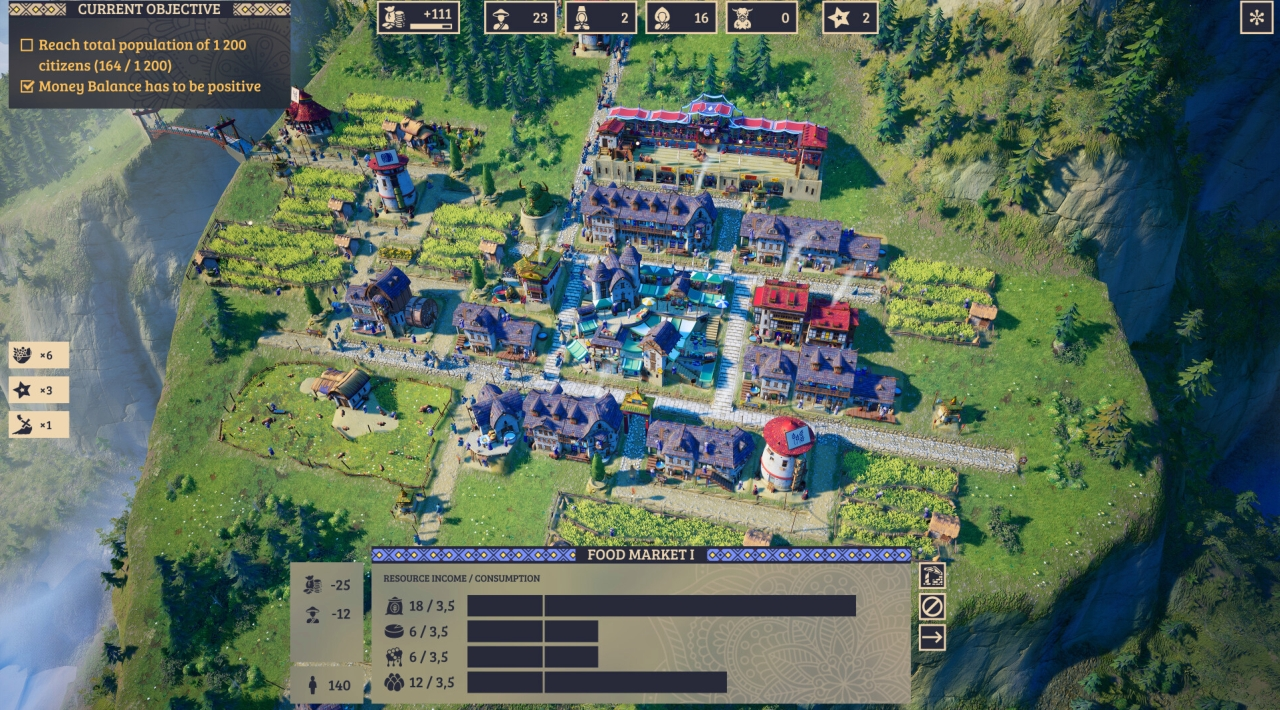Image resolution: width=1280 pixels, height=710 pixels.
Task: Open the star counter in the top bar
Action: click(x=850, y=18)
